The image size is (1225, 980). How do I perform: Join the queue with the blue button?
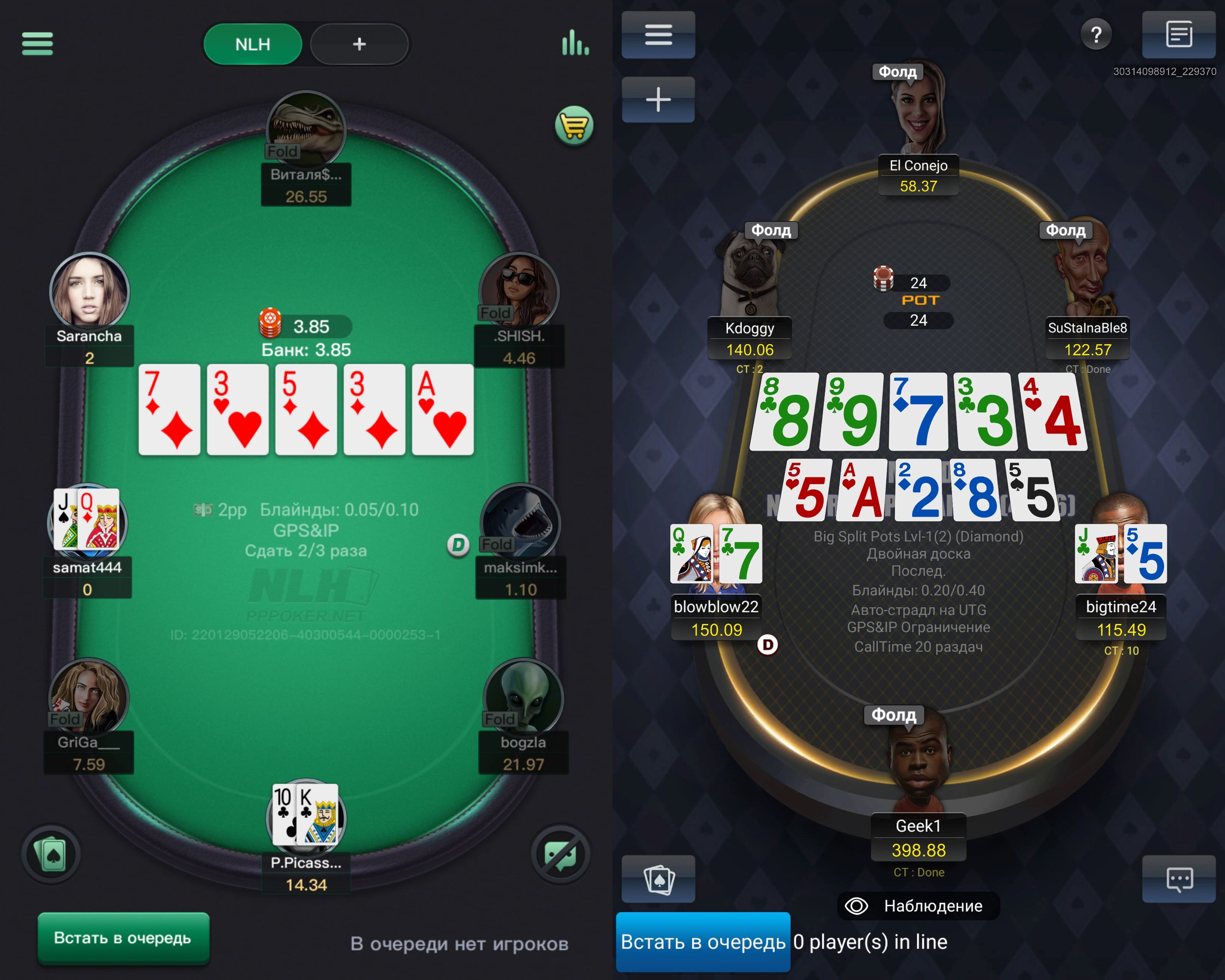pyautogui.click(x=703, y=942)
